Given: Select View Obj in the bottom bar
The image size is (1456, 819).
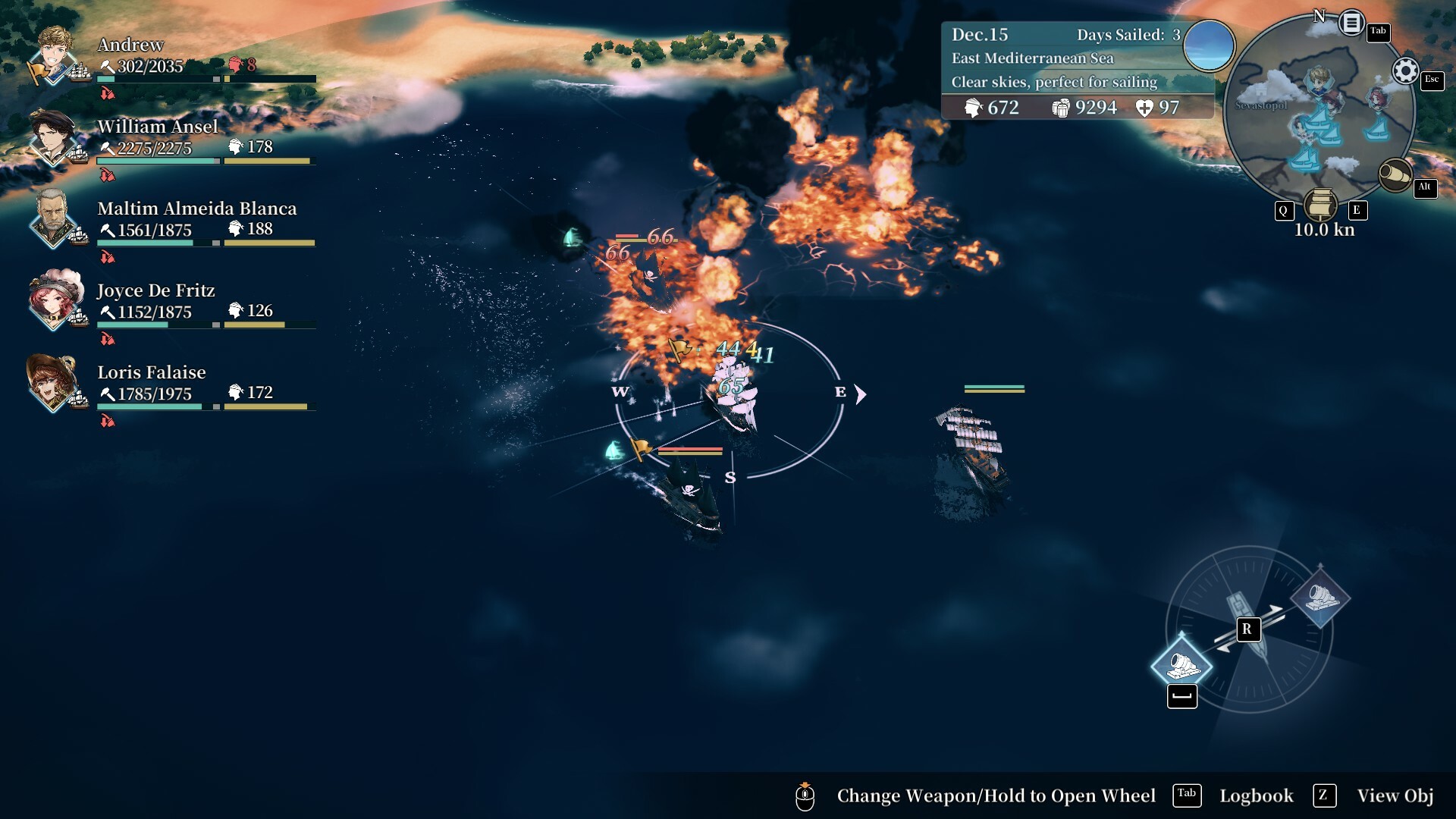Looking at the screenshot, I should coord(1394,795).
